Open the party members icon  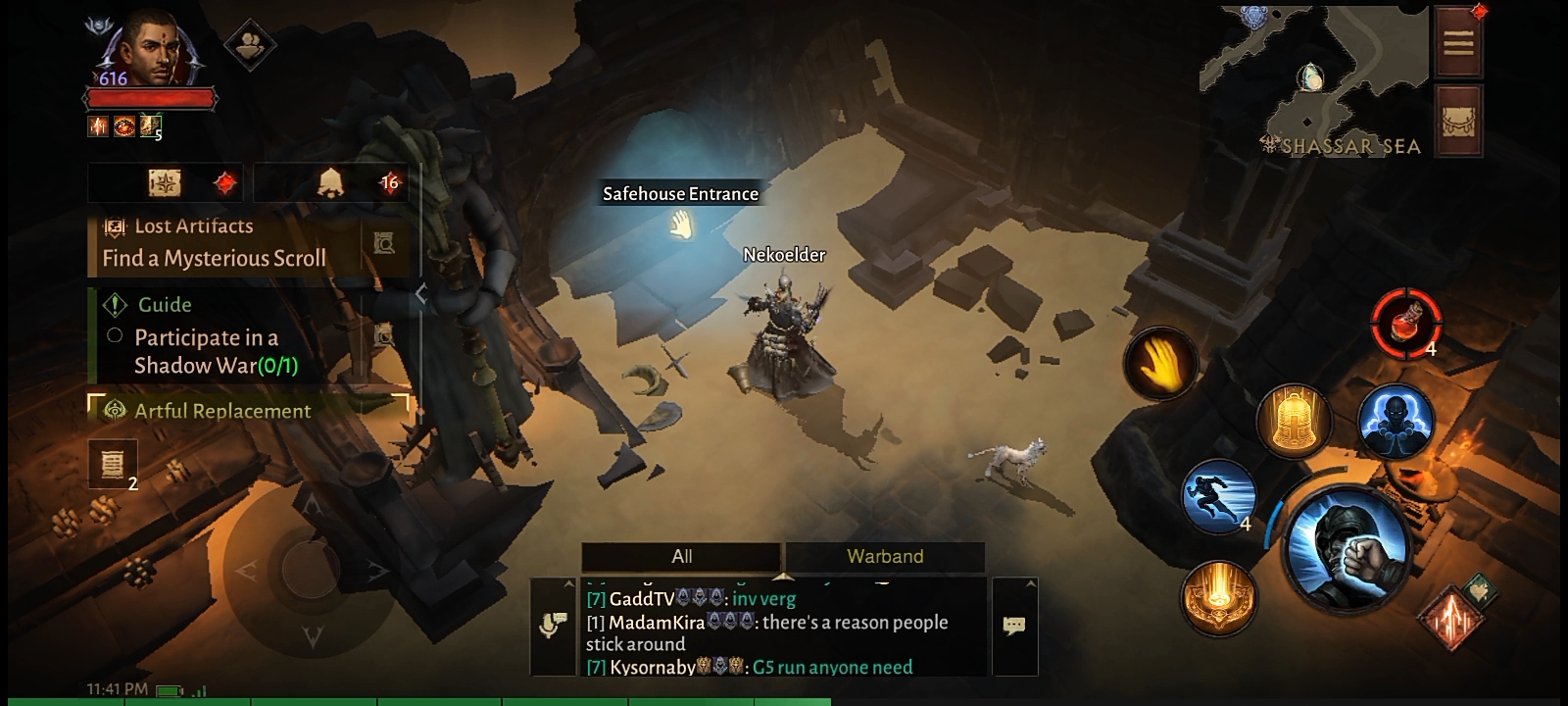point(249,43)
